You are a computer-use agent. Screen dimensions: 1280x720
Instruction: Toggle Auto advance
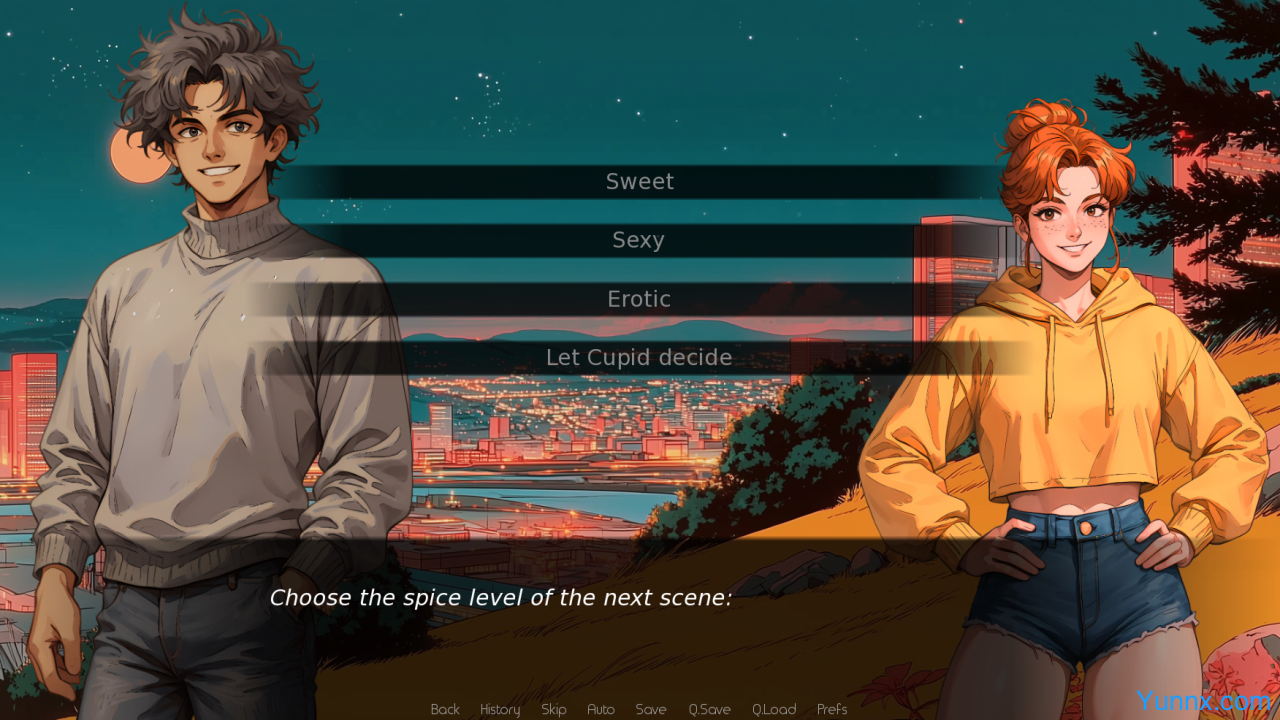(601, 709)
